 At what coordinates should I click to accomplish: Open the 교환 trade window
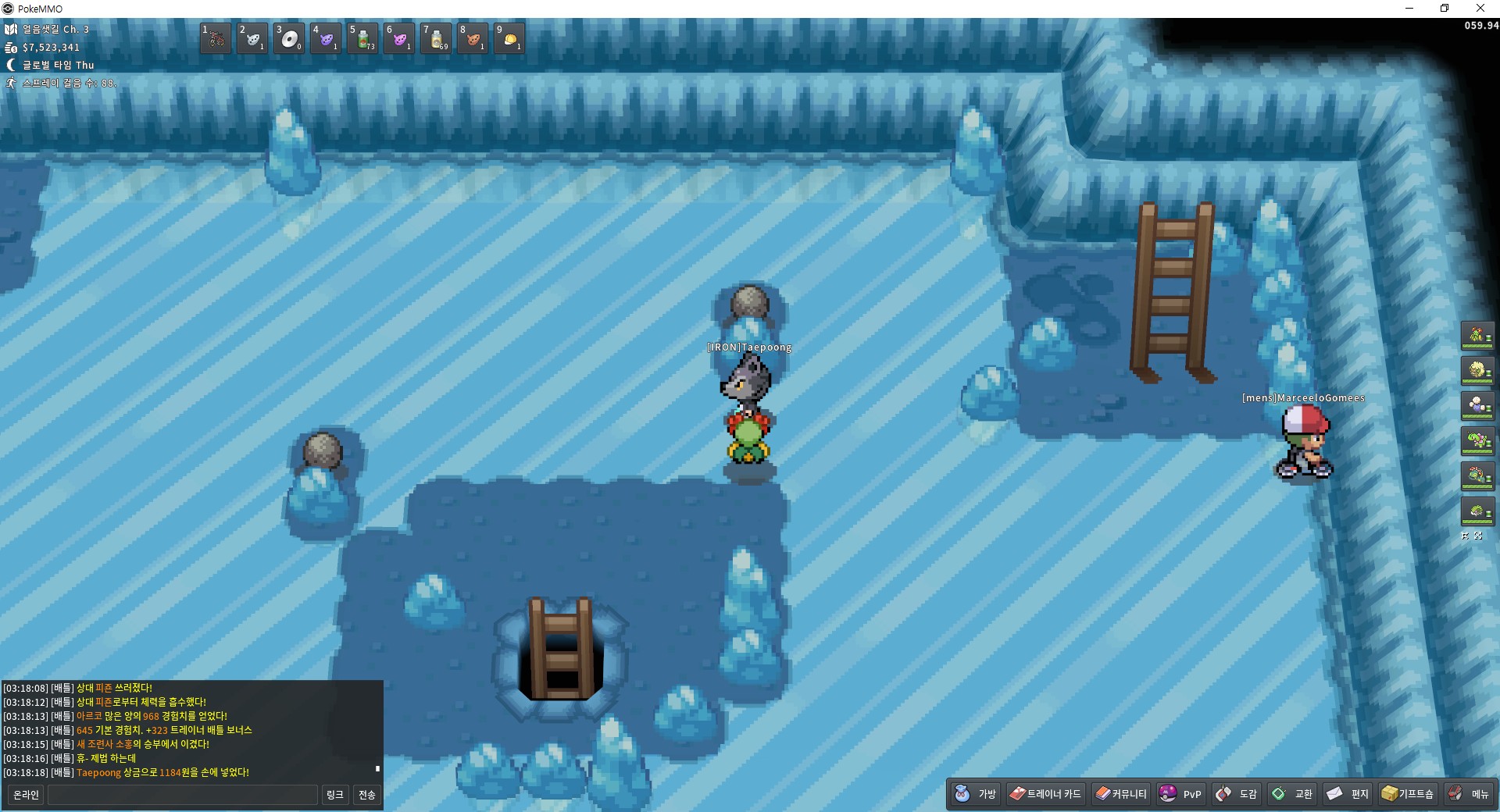pos(1292,794)
